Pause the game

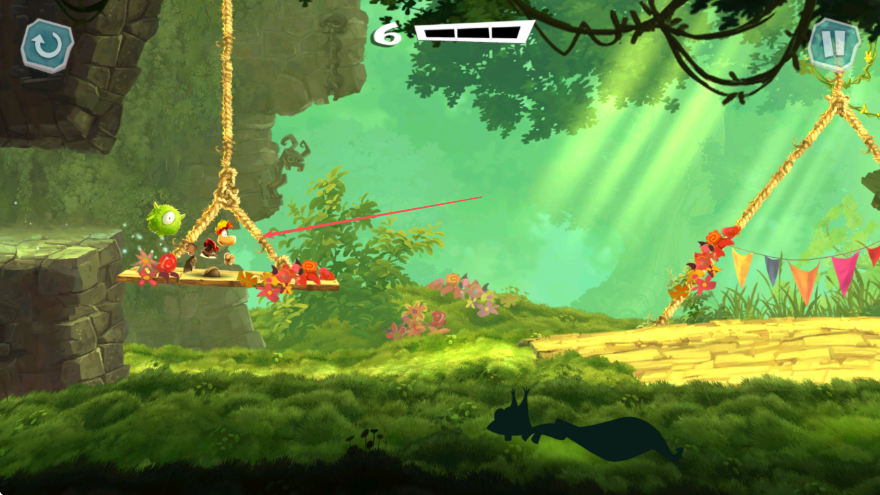833,43
